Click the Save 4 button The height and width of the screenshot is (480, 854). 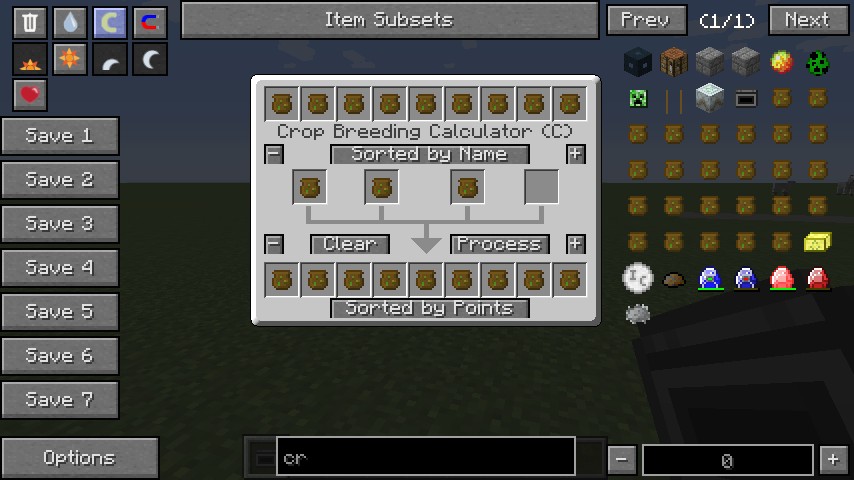pos(60,268)
